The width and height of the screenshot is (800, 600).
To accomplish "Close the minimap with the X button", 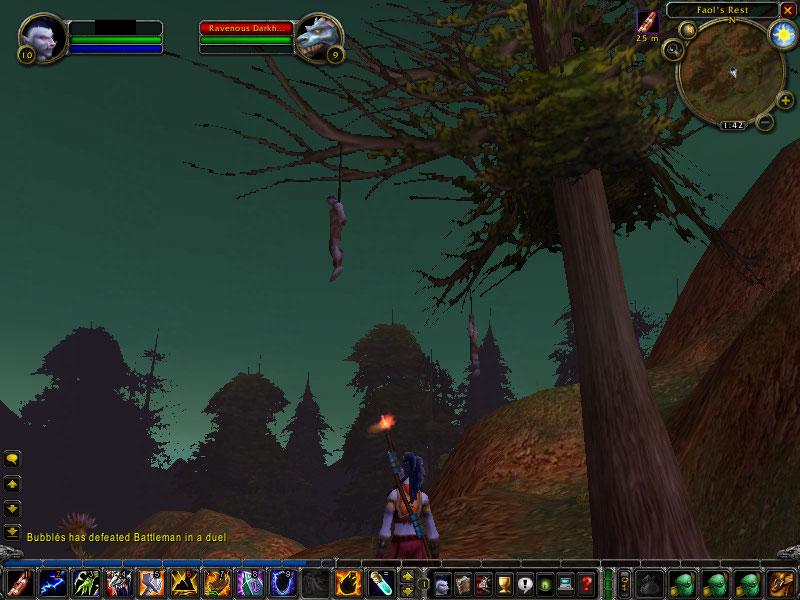I will tap(788, 10).
